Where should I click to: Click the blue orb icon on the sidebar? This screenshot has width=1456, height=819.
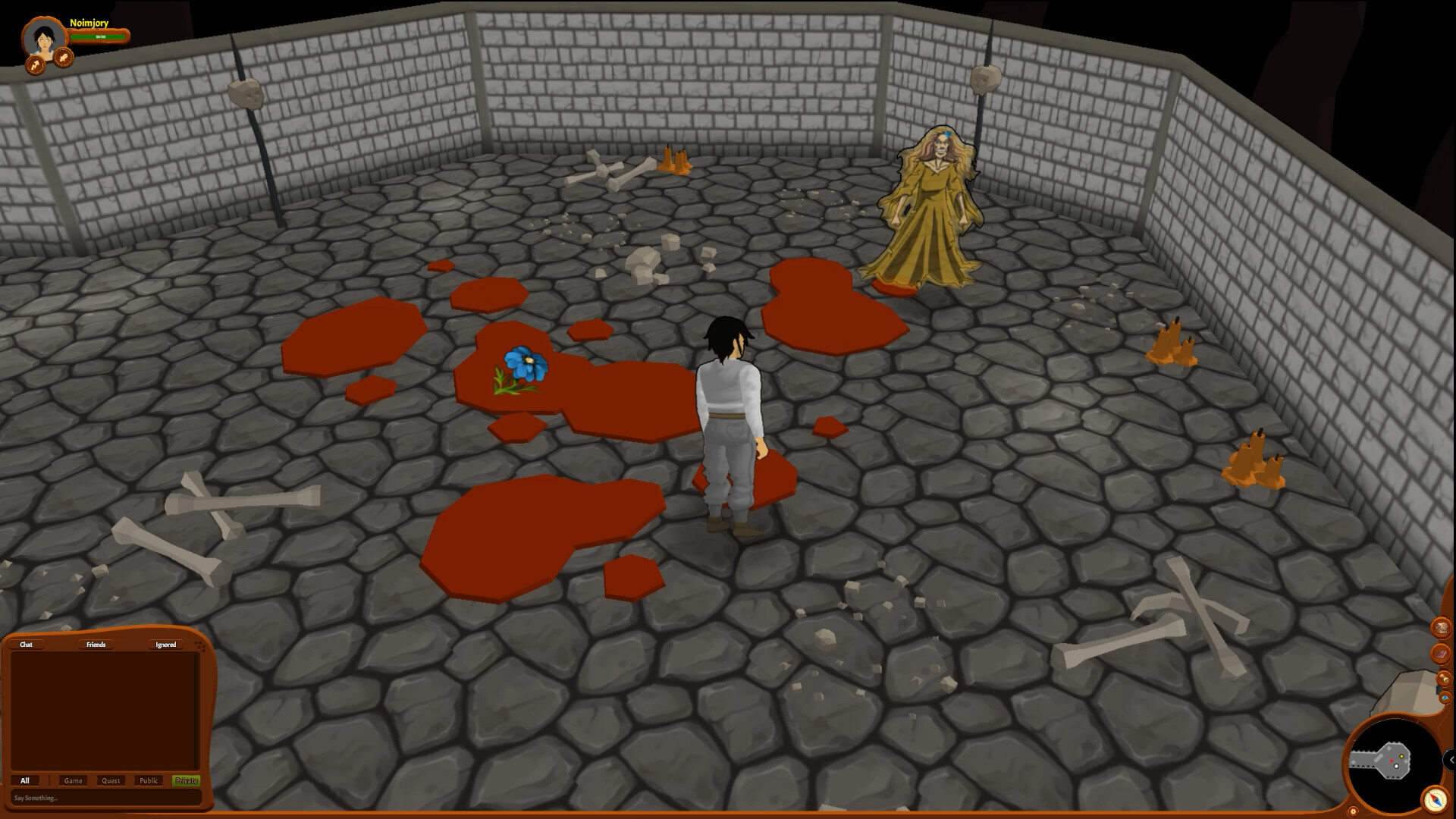pyautogui.click(x=1445, y=697)
